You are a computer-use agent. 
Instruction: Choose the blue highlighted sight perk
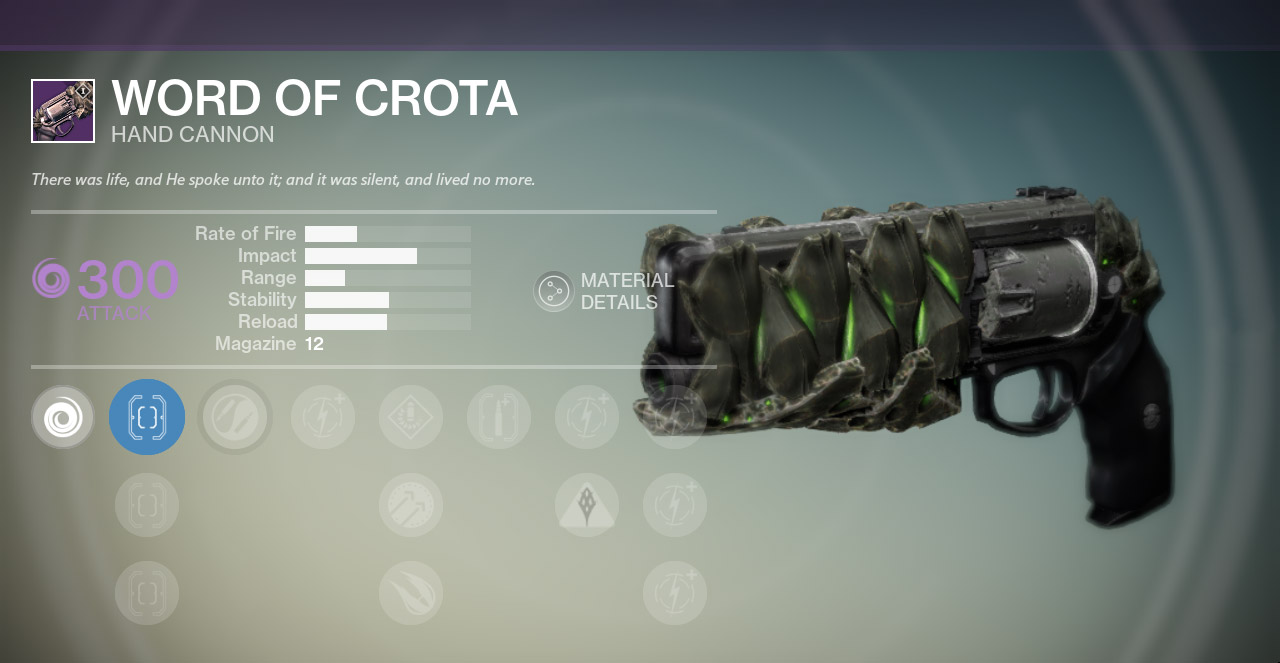point(147,417)
